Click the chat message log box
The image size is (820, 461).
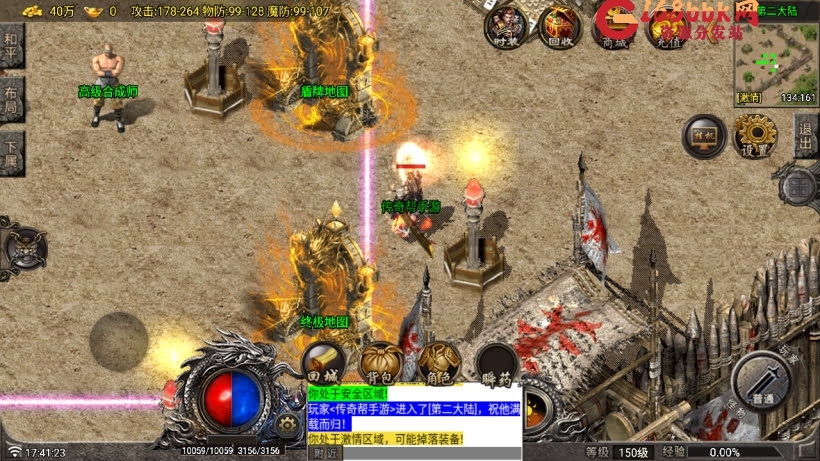pyautogui.click(x=412, y=415)
